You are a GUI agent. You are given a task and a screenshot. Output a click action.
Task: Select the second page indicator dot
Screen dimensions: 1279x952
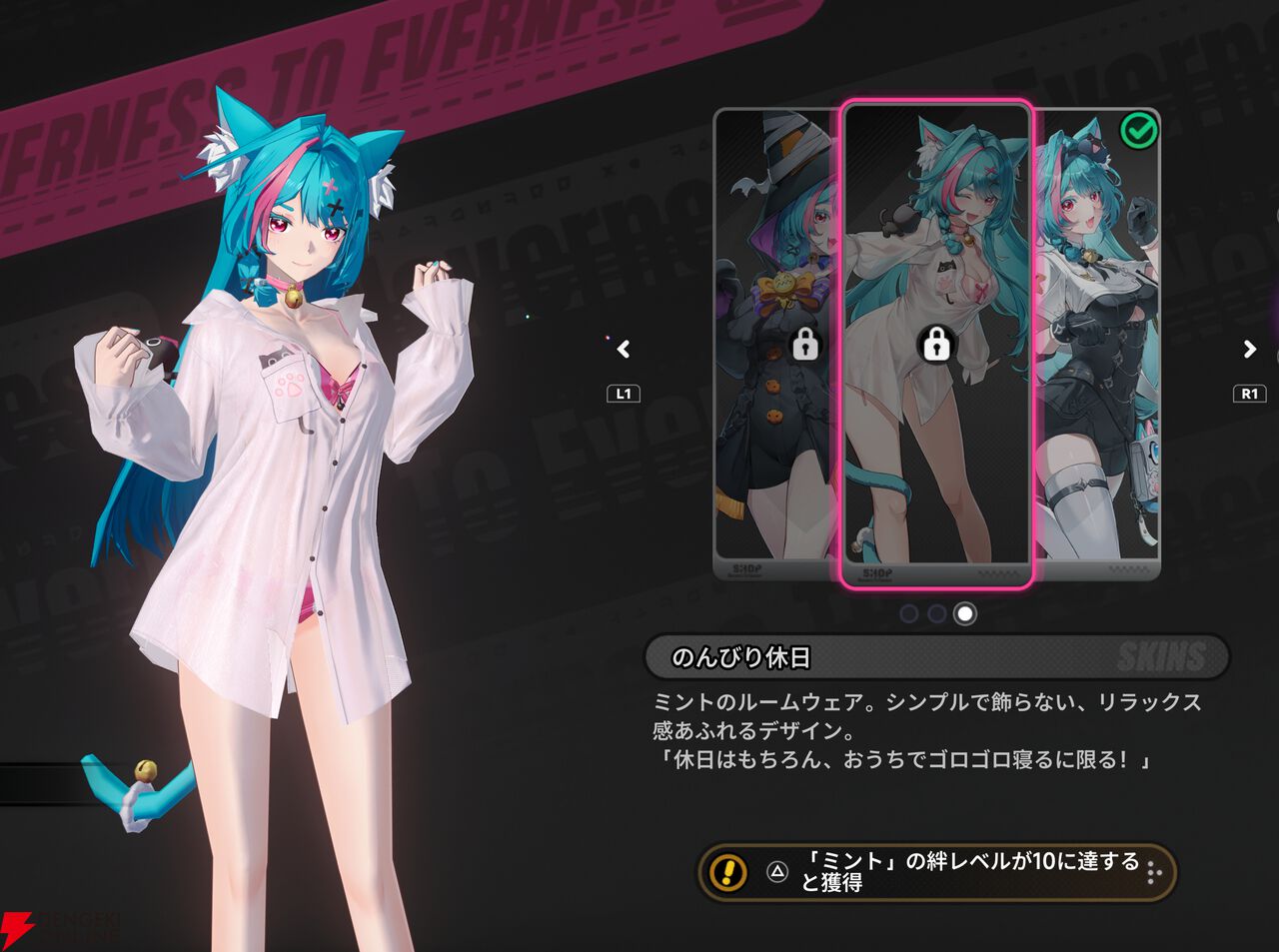(x=935, y=612)
